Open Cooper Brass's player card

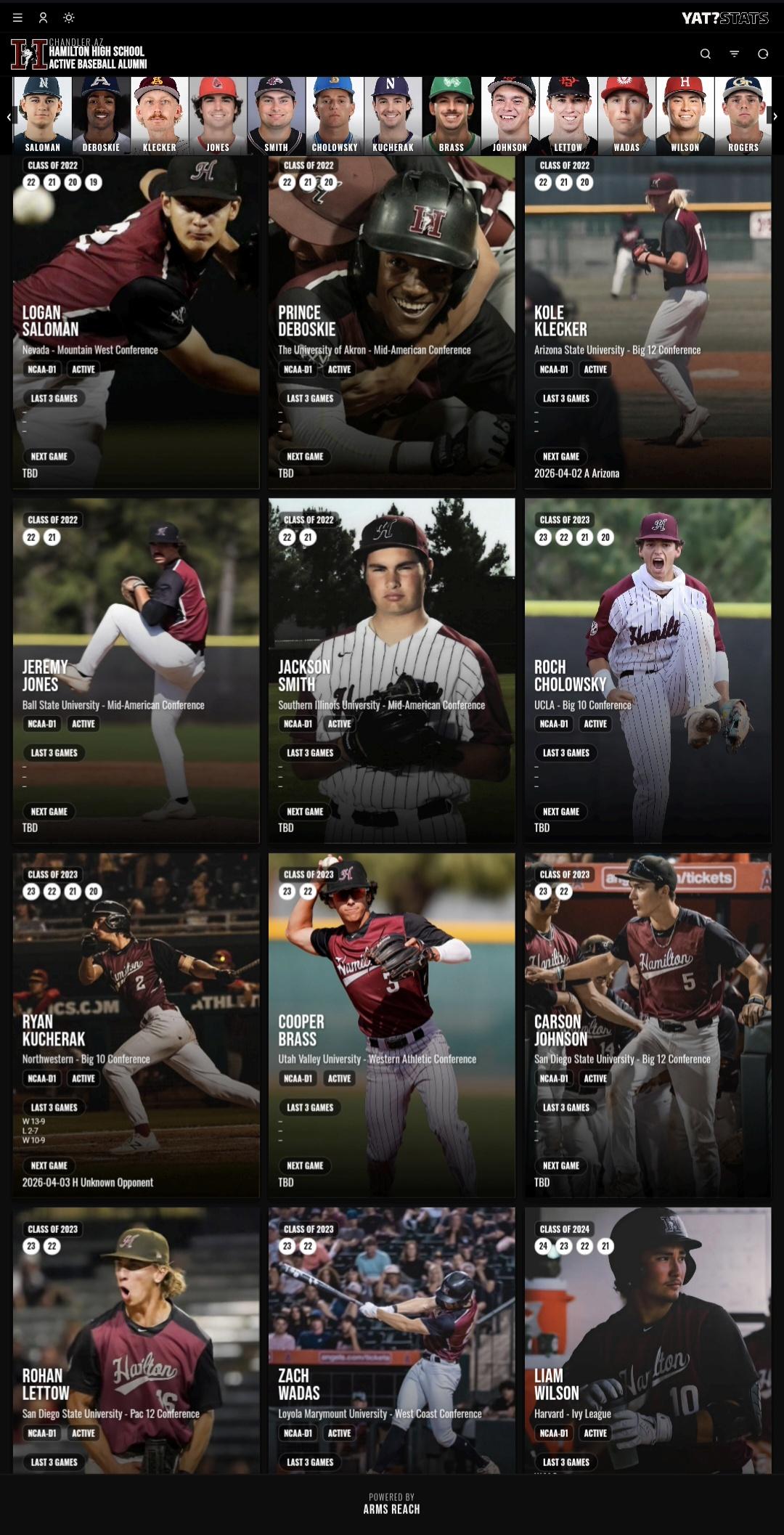click(x=391, y=1025)
